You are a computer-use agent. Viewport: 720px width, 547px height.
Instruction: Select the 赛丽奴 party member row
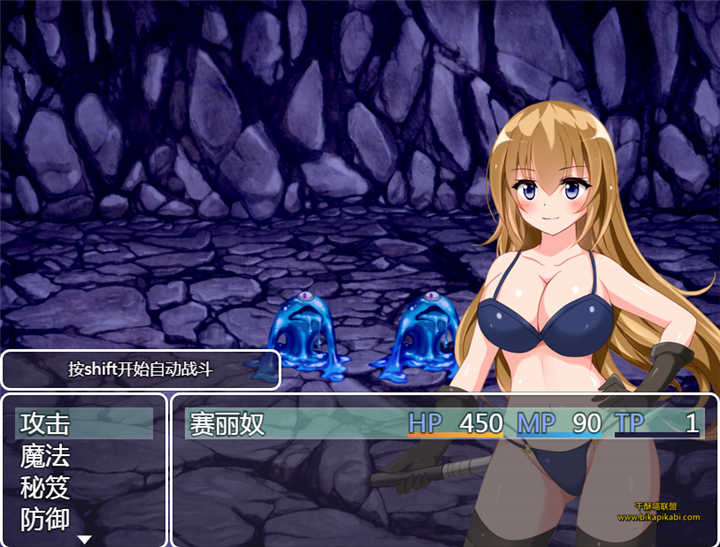[x=440, y=423]
